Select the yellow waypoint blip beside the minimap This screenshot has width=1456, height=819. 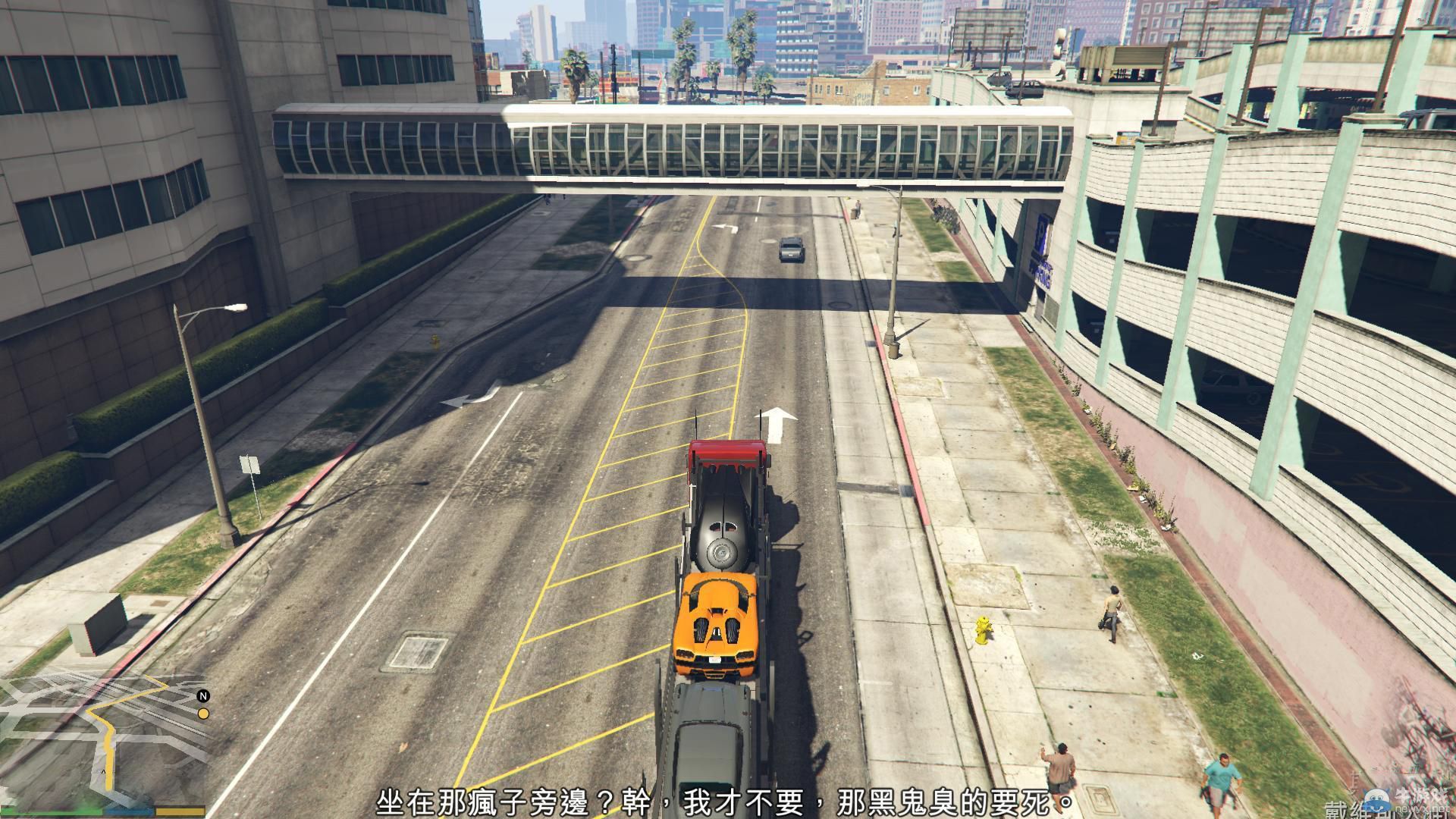tap(203, 713)
